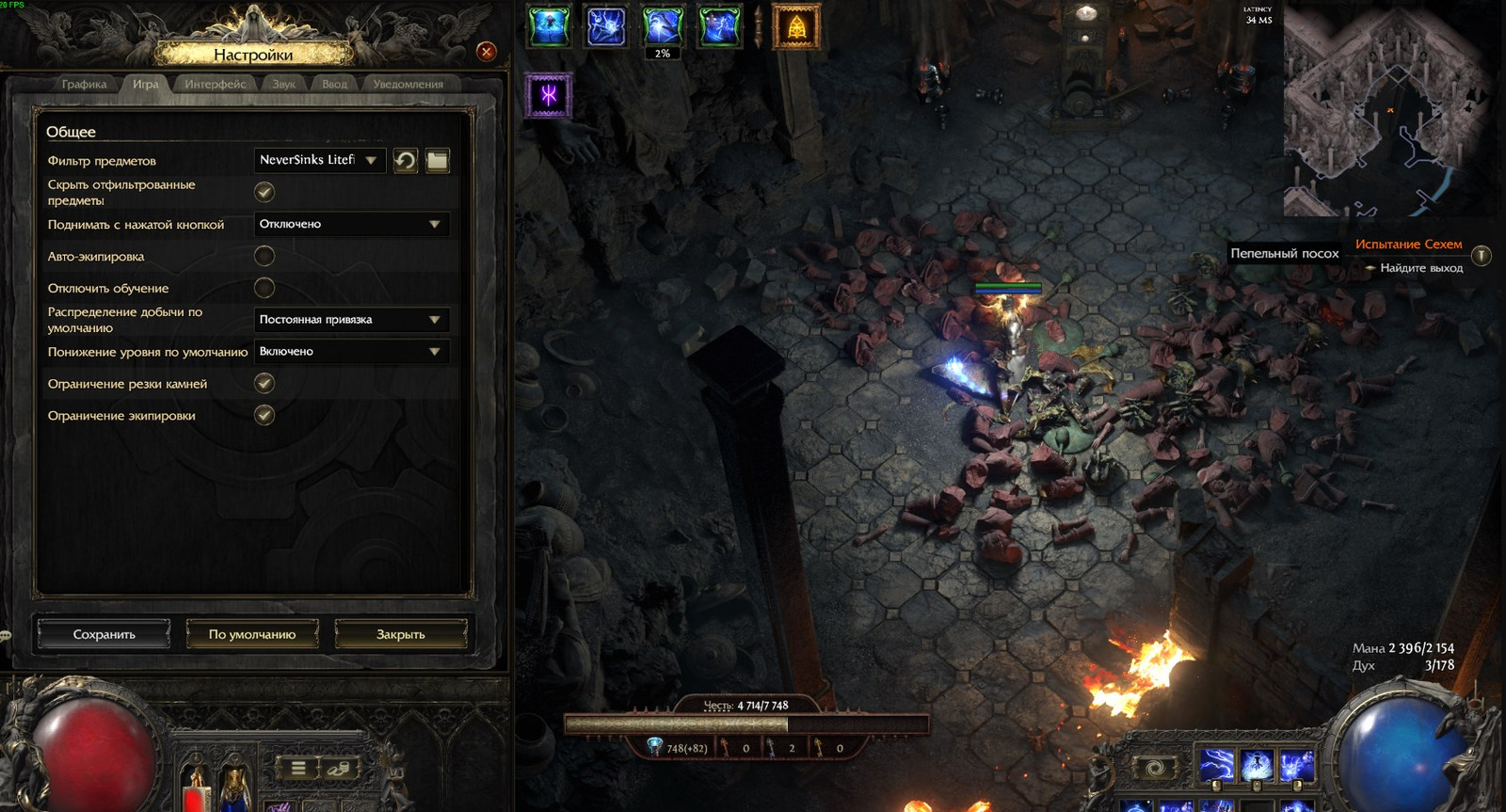Go to the Ввод tab

[334, 84]
